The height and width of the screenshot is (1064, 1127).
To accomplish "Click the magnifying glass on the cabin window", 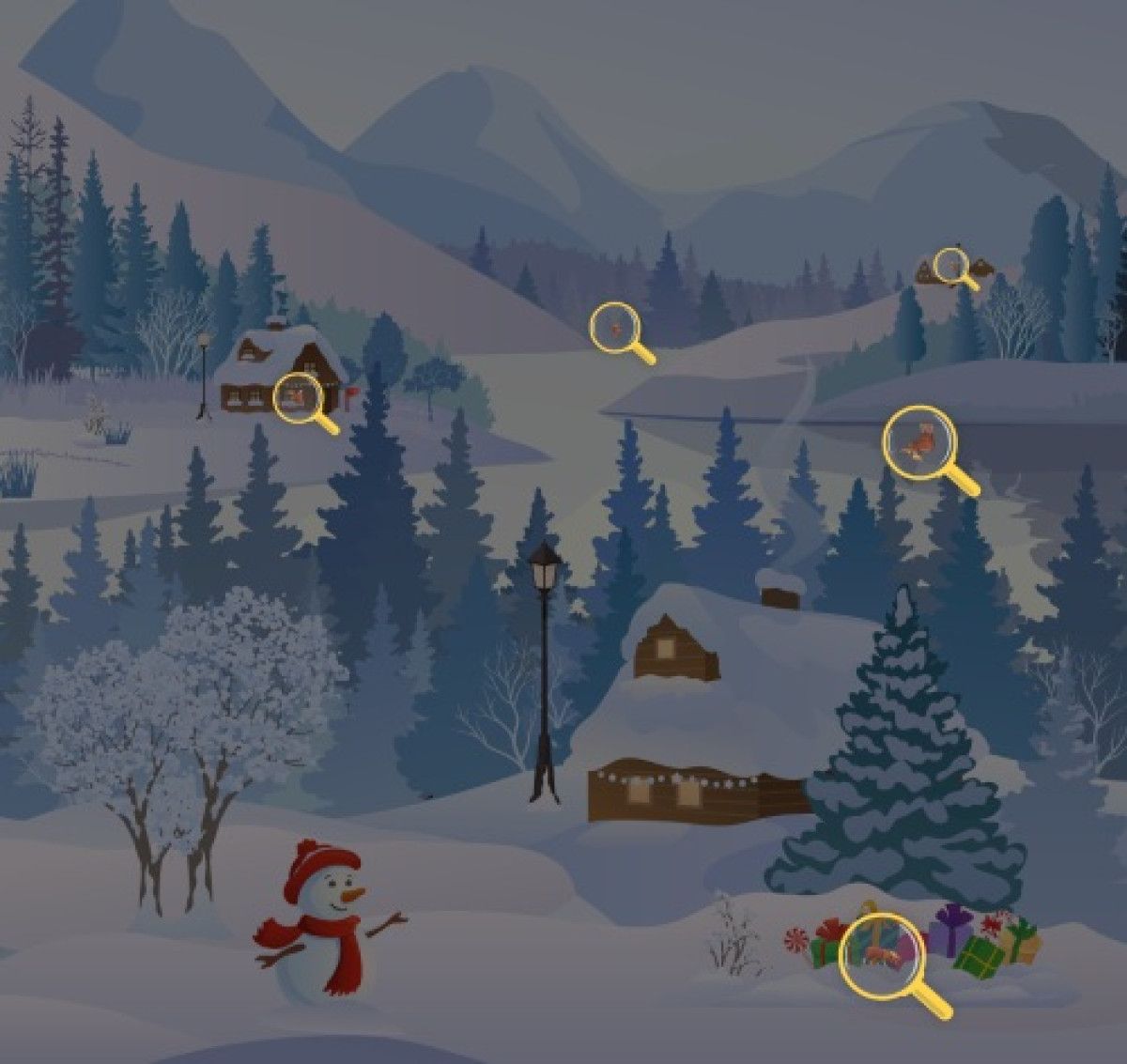I will [299, 396].
